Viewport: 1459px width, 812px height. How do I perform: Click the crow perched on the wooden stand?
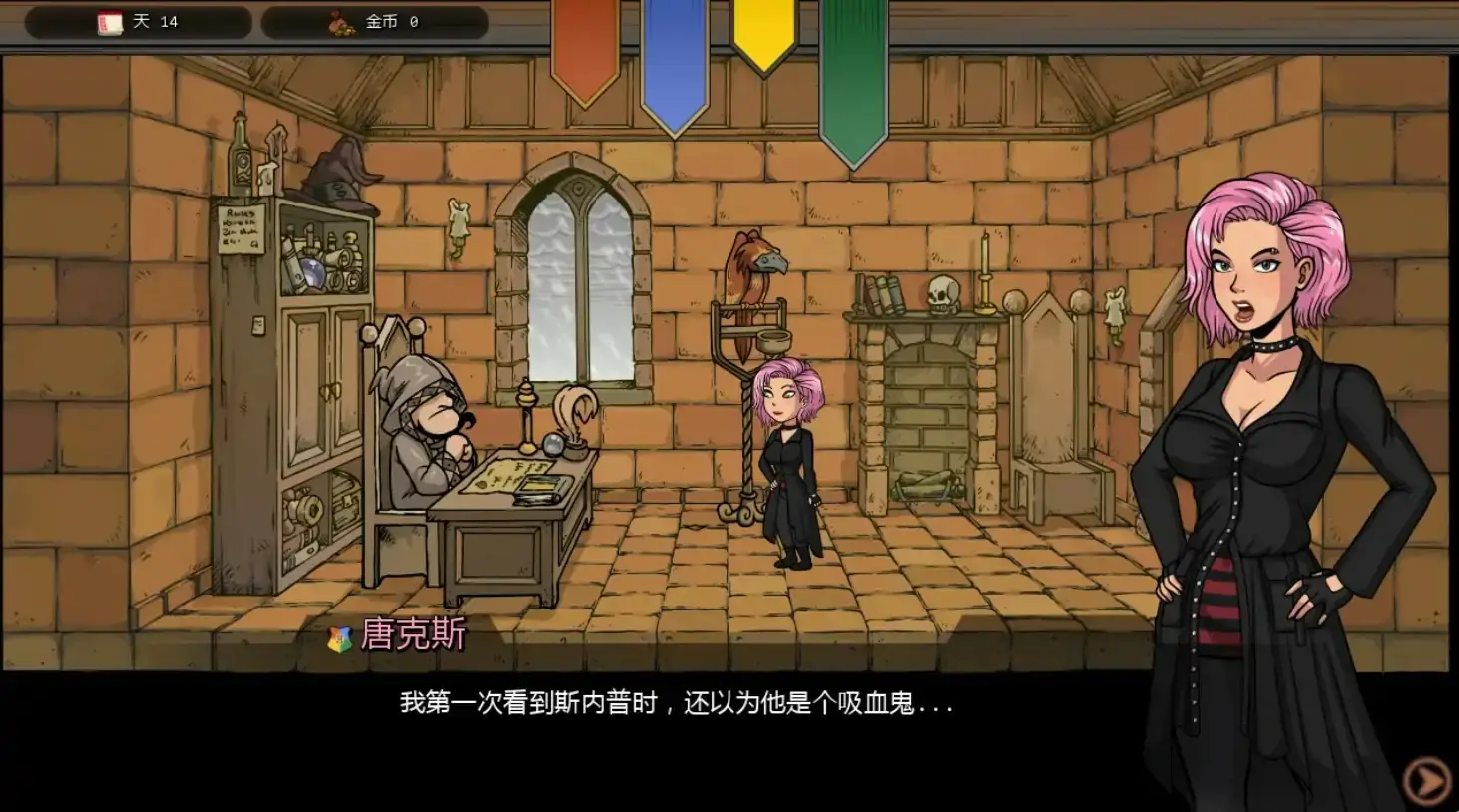(x=748, y=274)
